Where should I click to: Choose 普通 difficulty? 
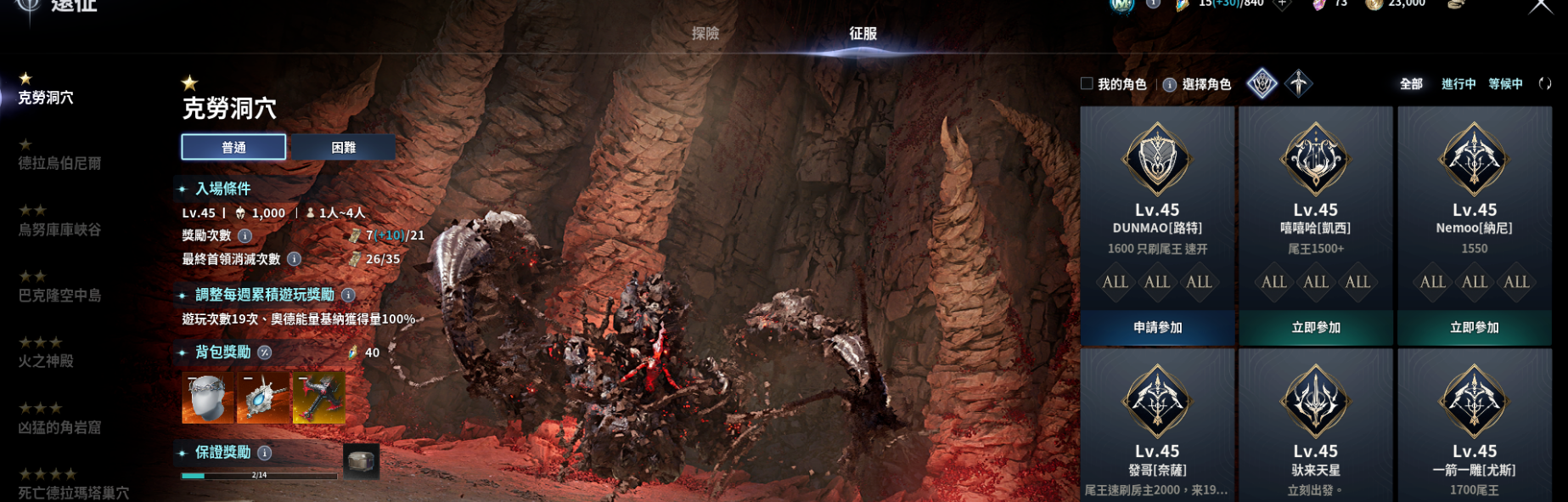click(233, 147)
